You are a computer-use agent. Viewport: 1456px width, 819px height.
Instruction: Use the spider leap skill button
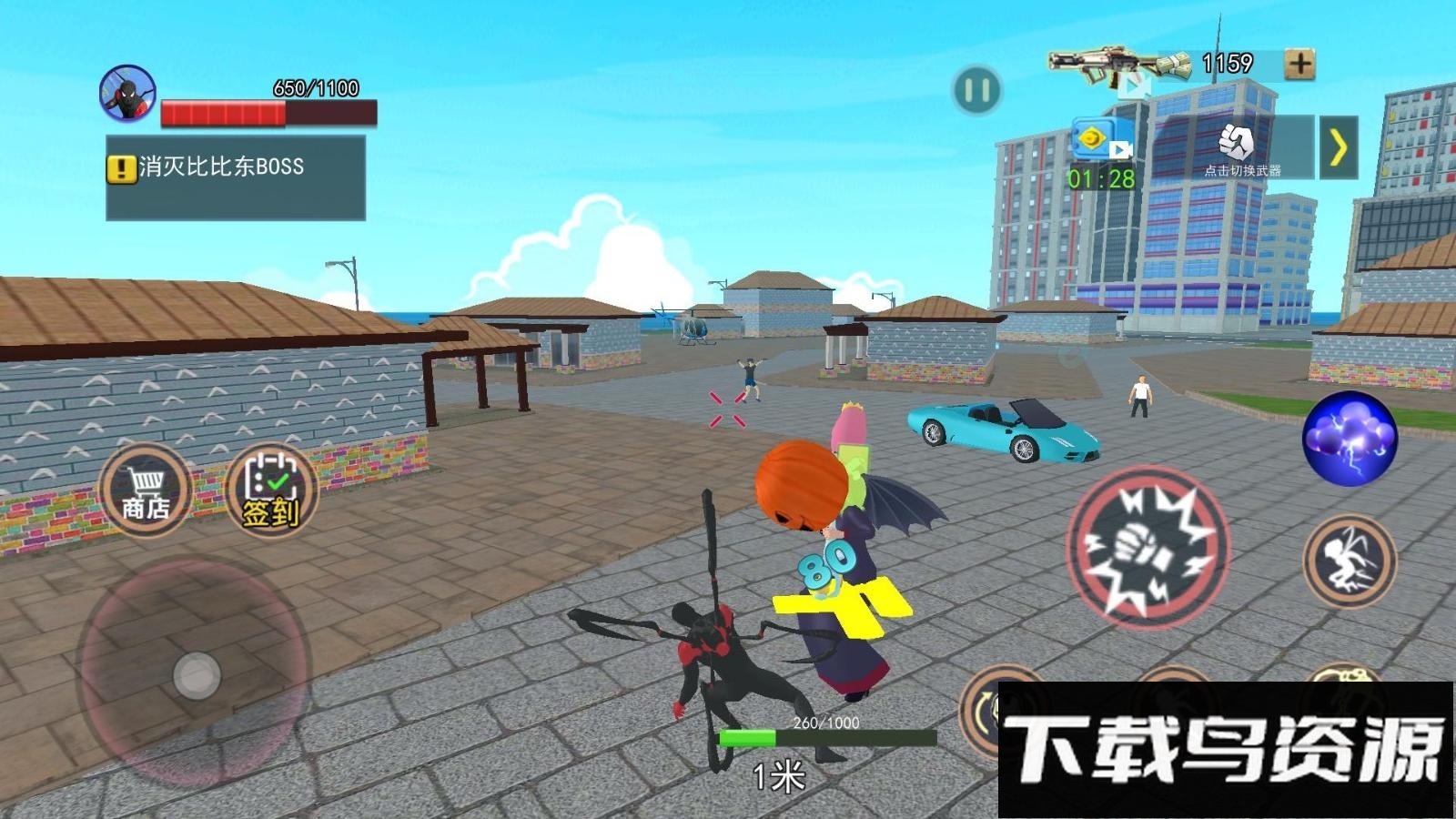1349,561
